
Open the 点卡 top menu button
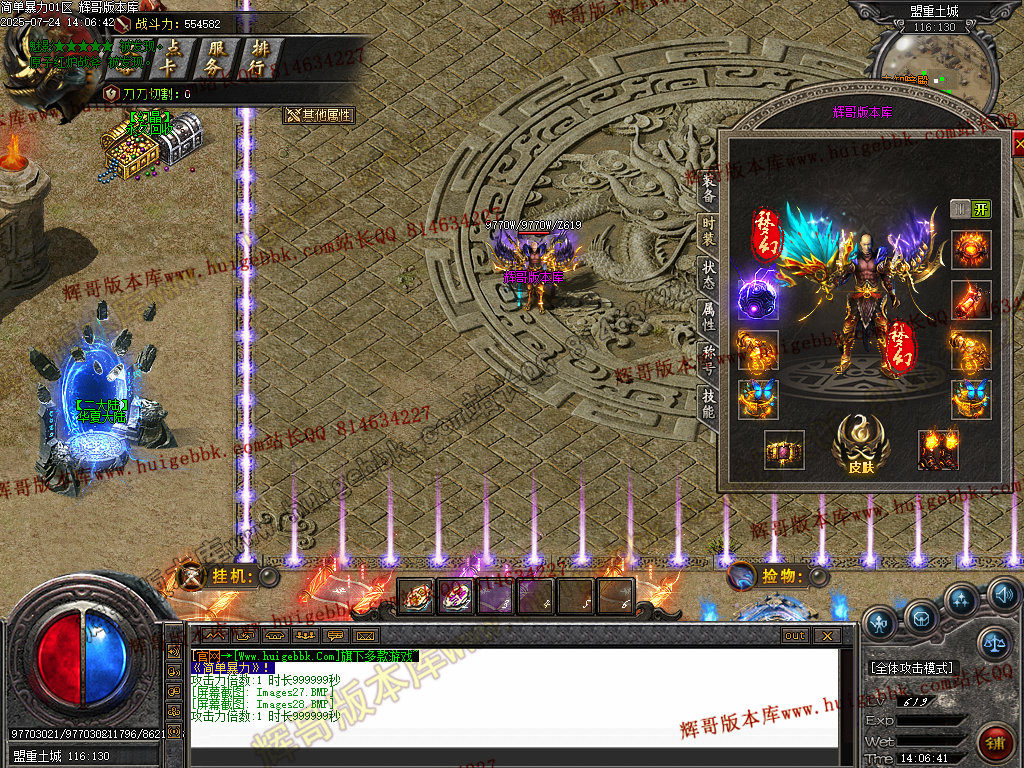[x=171, y=58]
